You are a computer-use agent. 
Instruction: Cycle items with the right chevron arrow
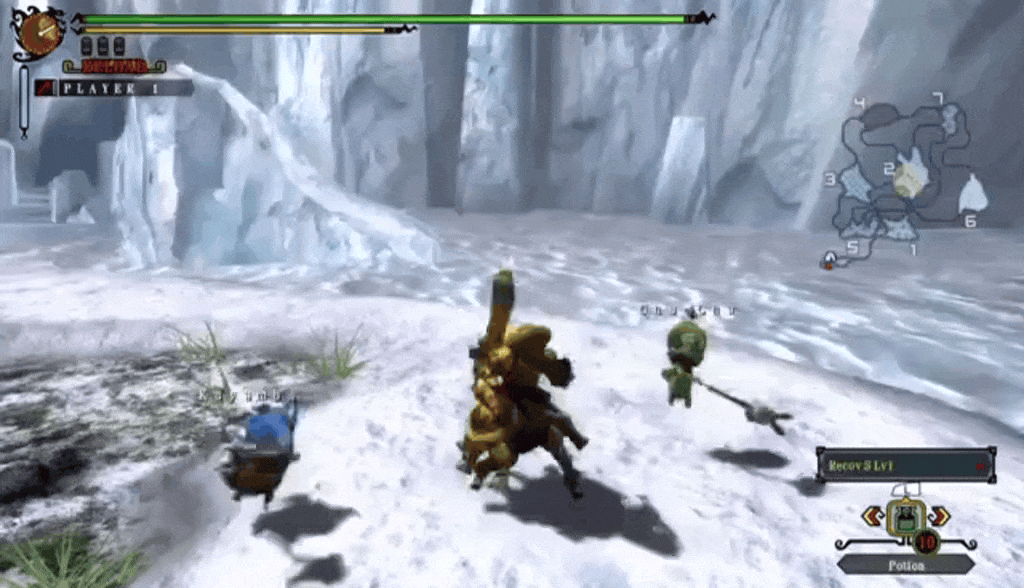coord(938,516)
